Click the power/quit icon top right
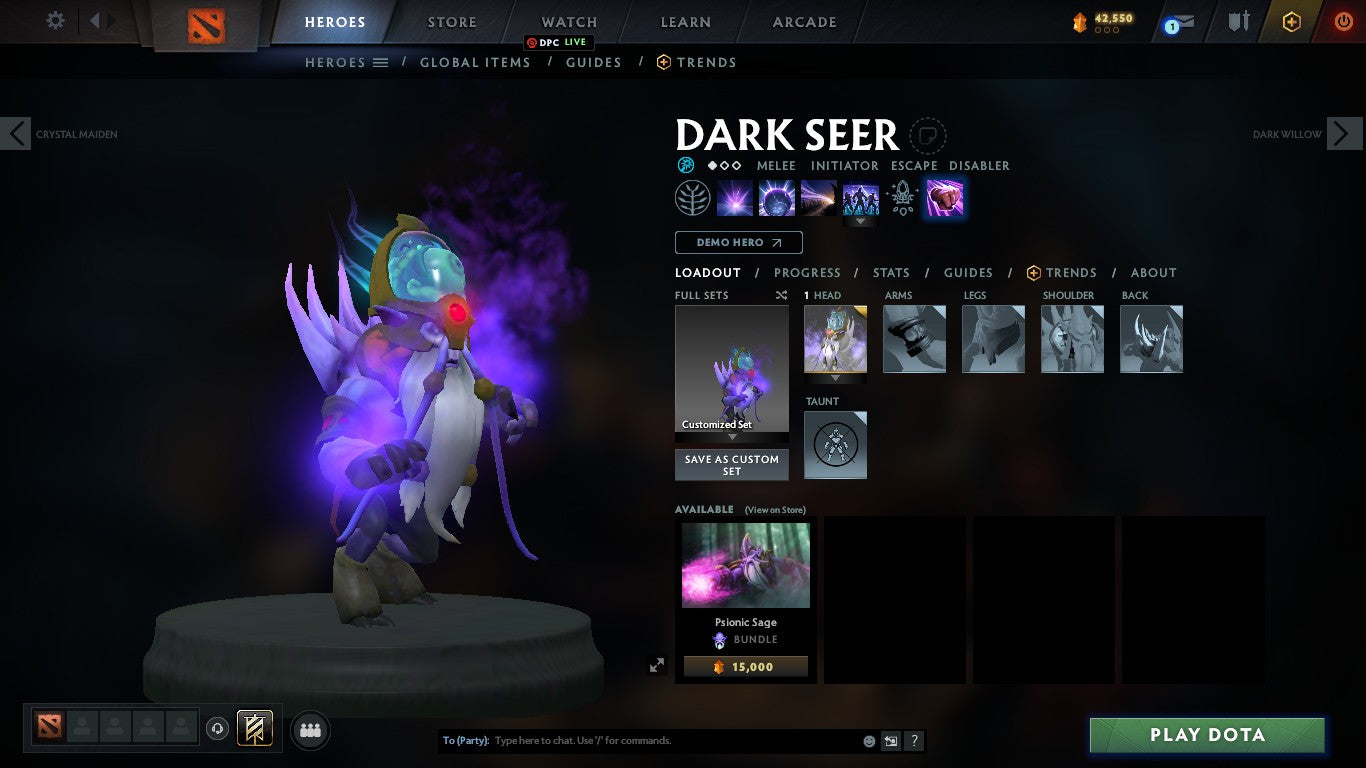This screenshot has height=768, width=1366. [x=1342, y=21]
